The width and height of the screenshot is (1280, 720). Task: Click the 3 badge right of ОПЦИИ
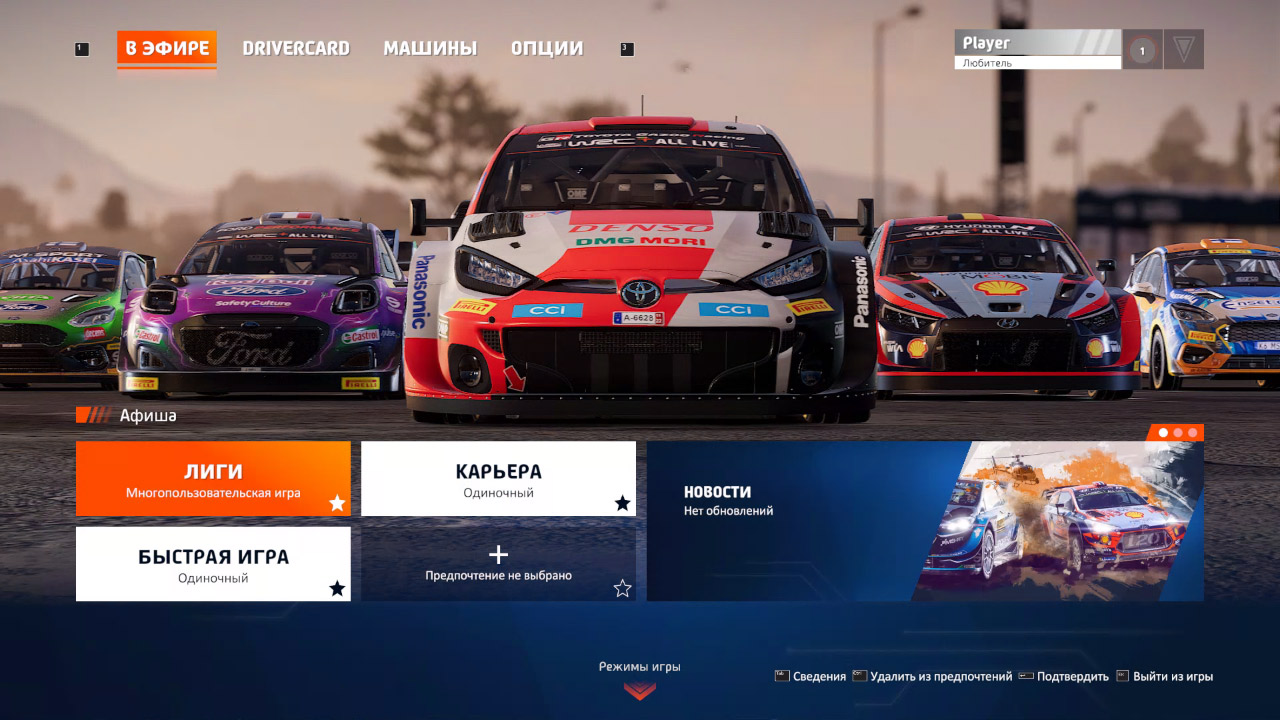click(x=628, y=47)
